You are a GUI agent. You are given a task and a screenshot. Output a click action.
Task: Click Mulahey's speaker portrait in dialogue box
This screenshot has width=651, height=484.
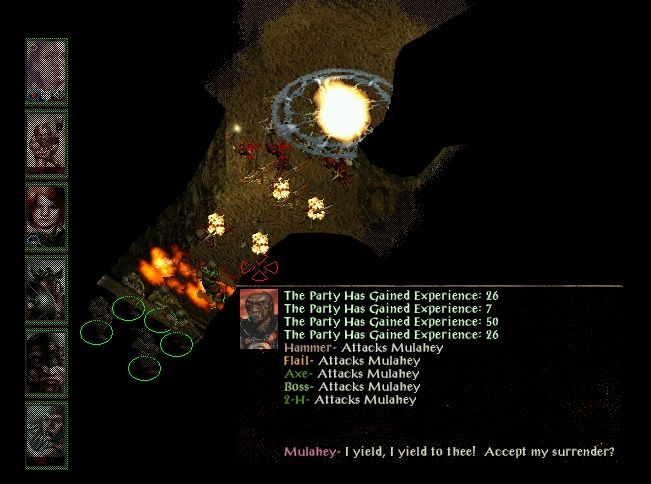(x=260, y=318)
